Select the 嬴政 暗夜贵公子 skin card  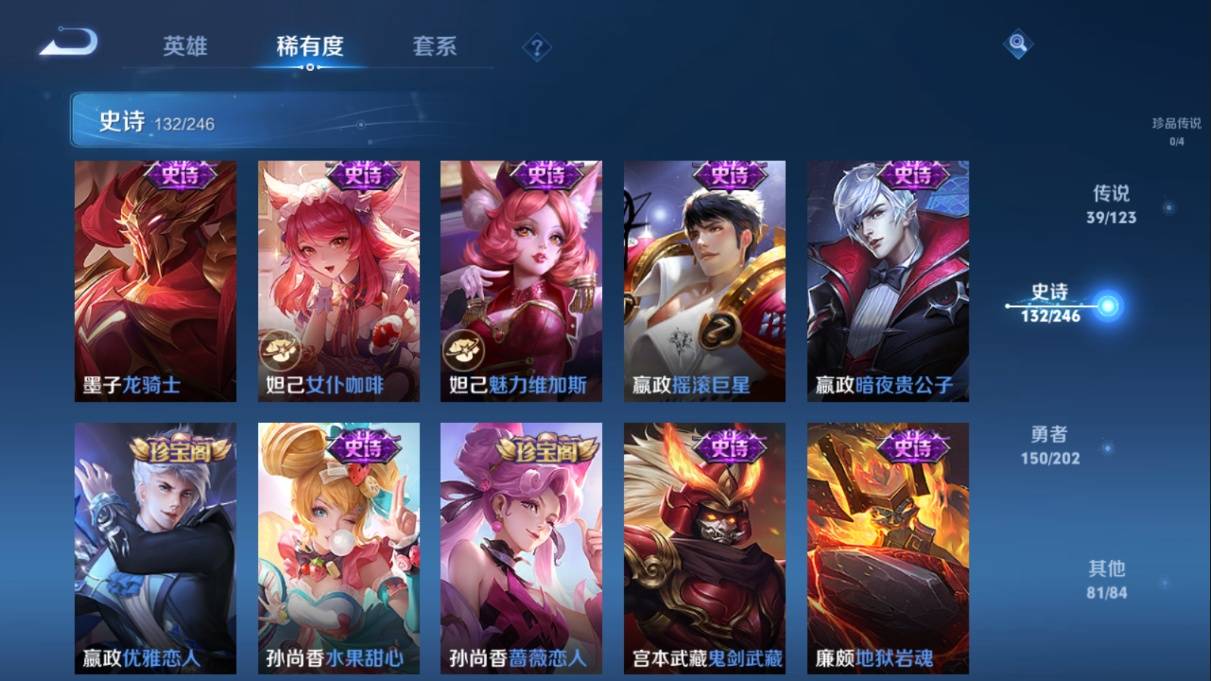(888, 281)
